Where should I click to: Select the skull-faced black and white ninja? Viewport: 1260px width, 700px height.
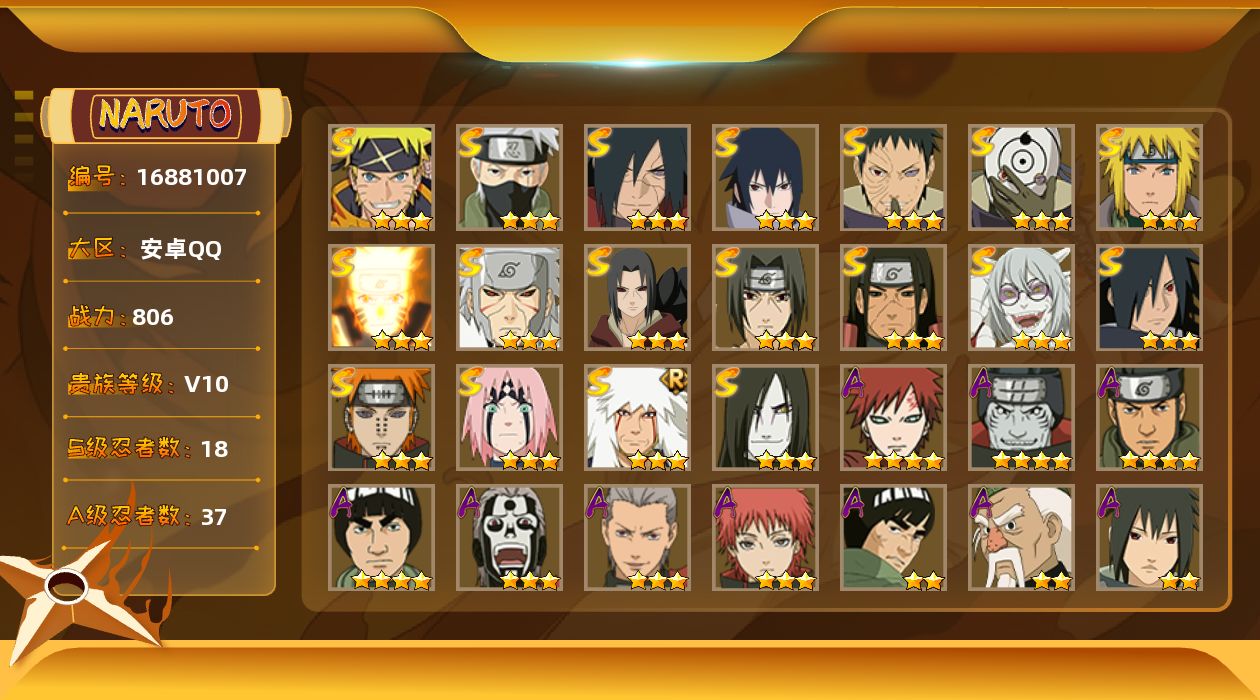tap(509, 538)
